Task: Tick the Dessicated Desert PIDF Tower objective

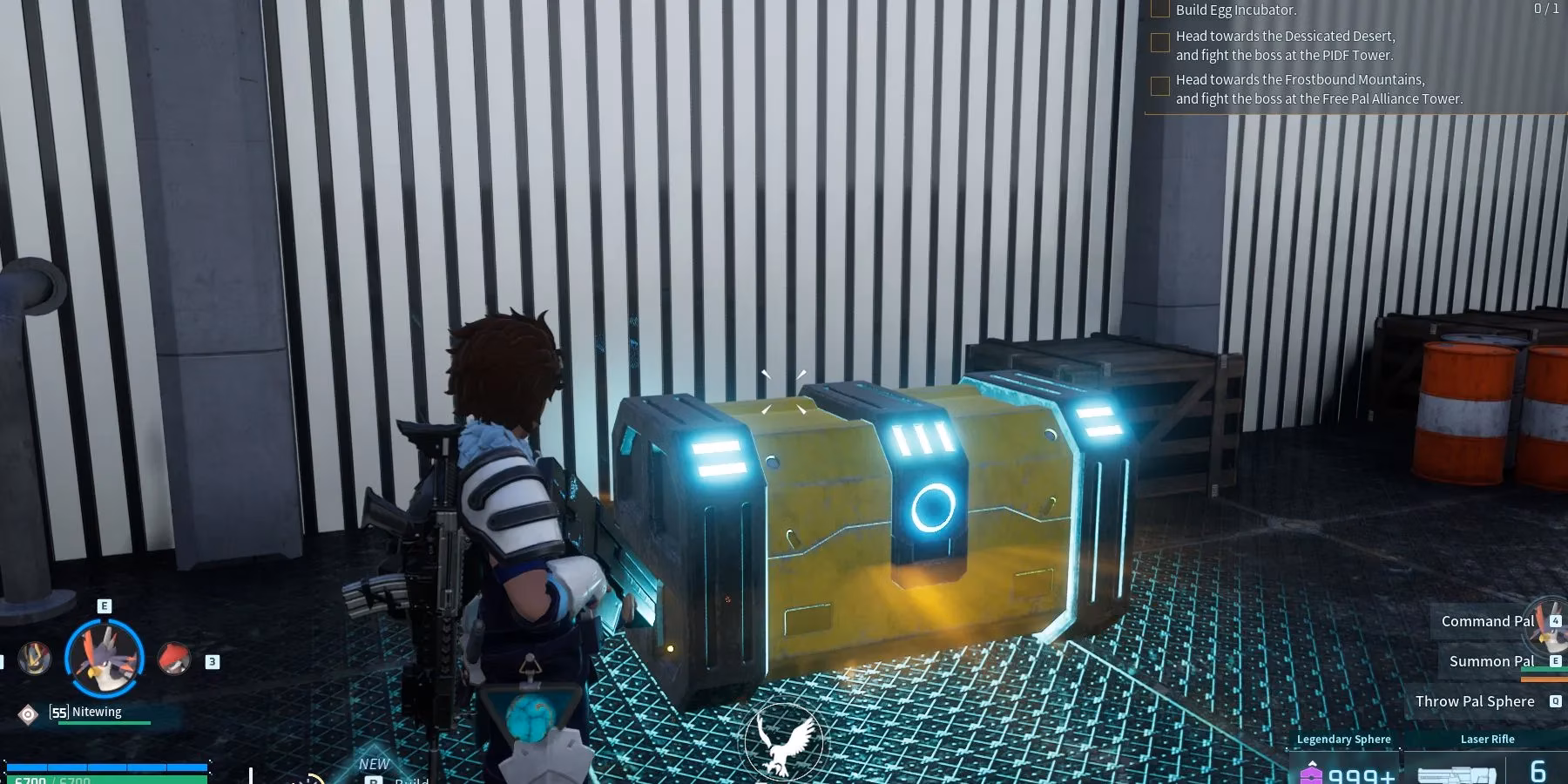Action: [1160, 43]
